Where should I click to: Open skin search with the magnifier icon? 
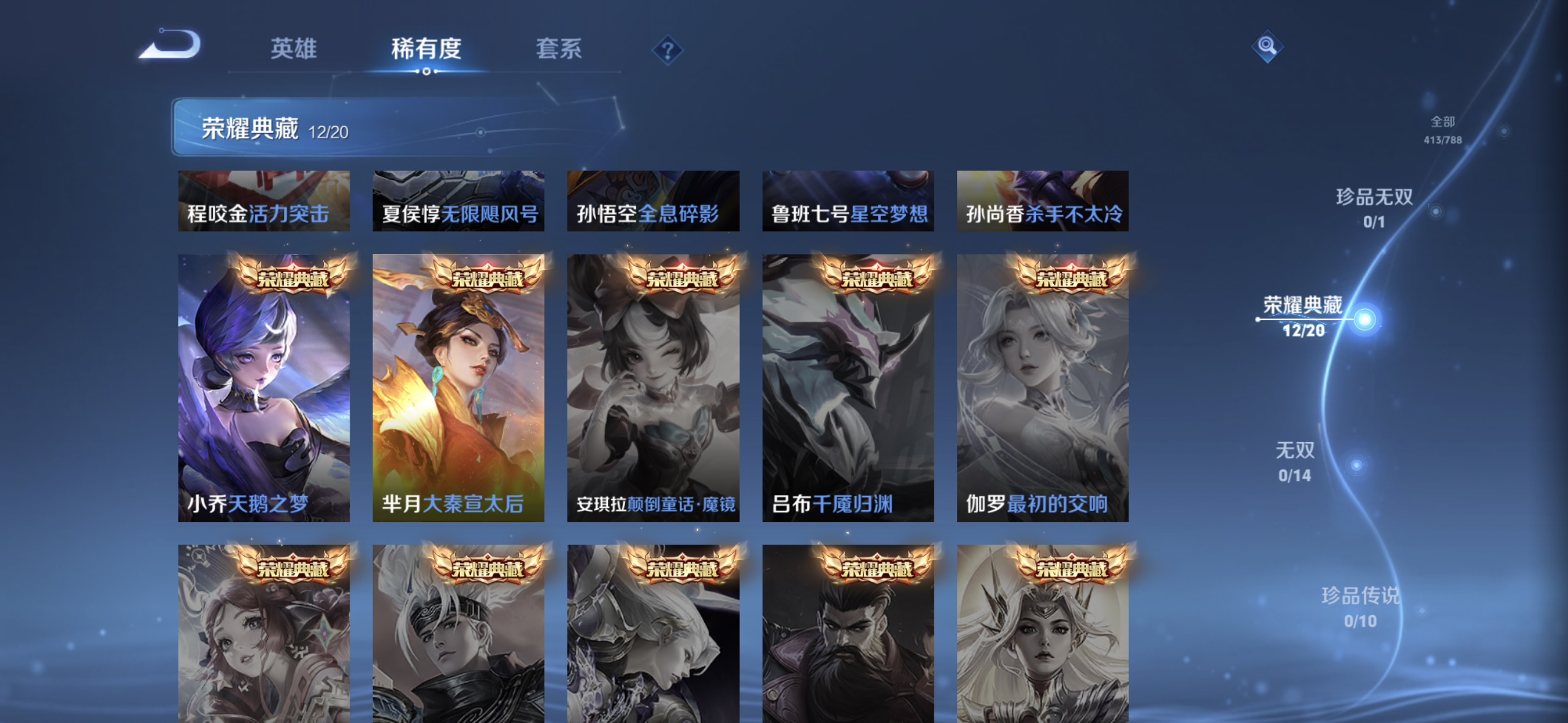(1266, 46)
